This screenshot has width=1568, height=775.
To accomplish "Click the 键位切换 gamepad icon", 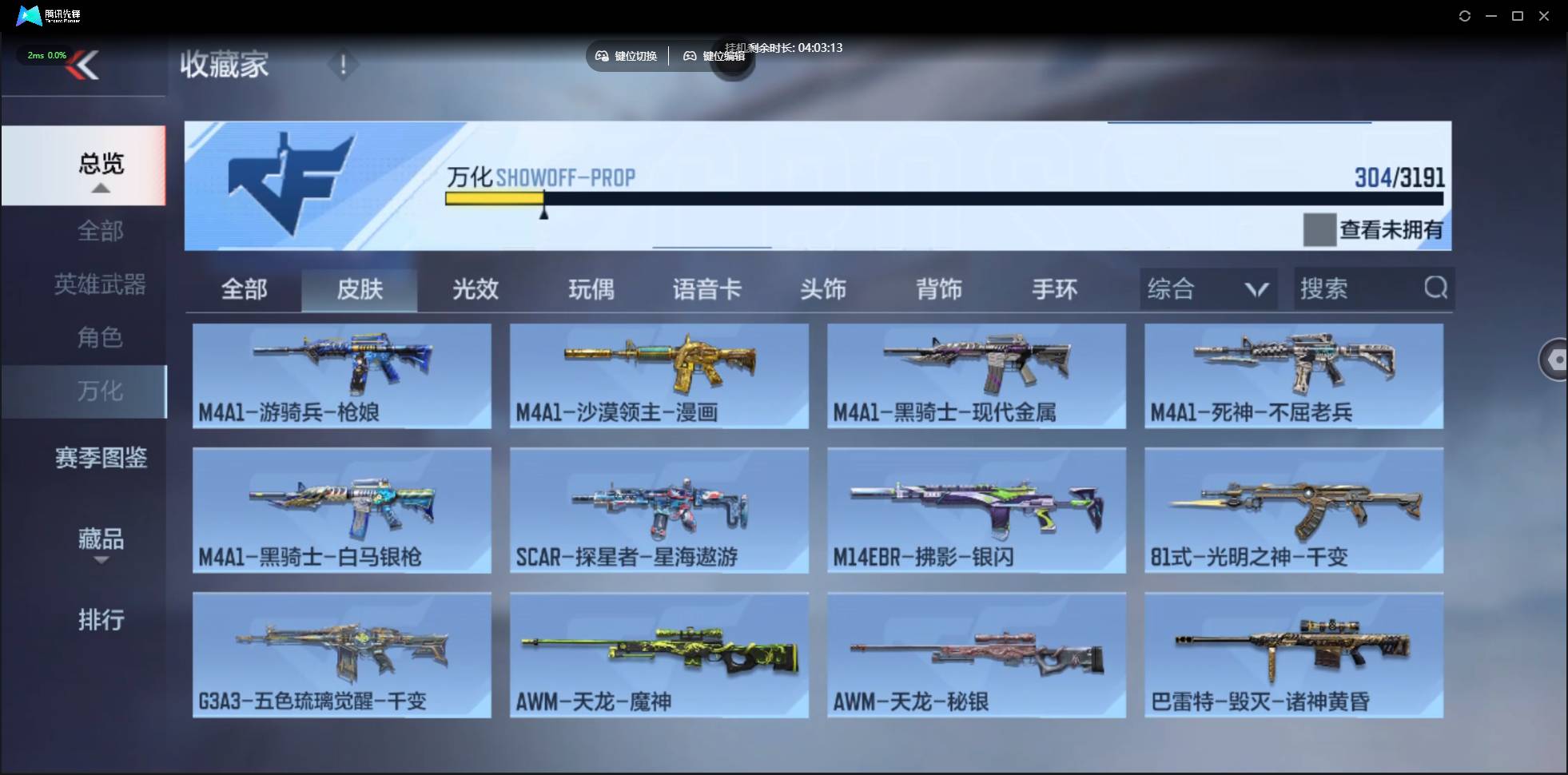I will [603, 56].
